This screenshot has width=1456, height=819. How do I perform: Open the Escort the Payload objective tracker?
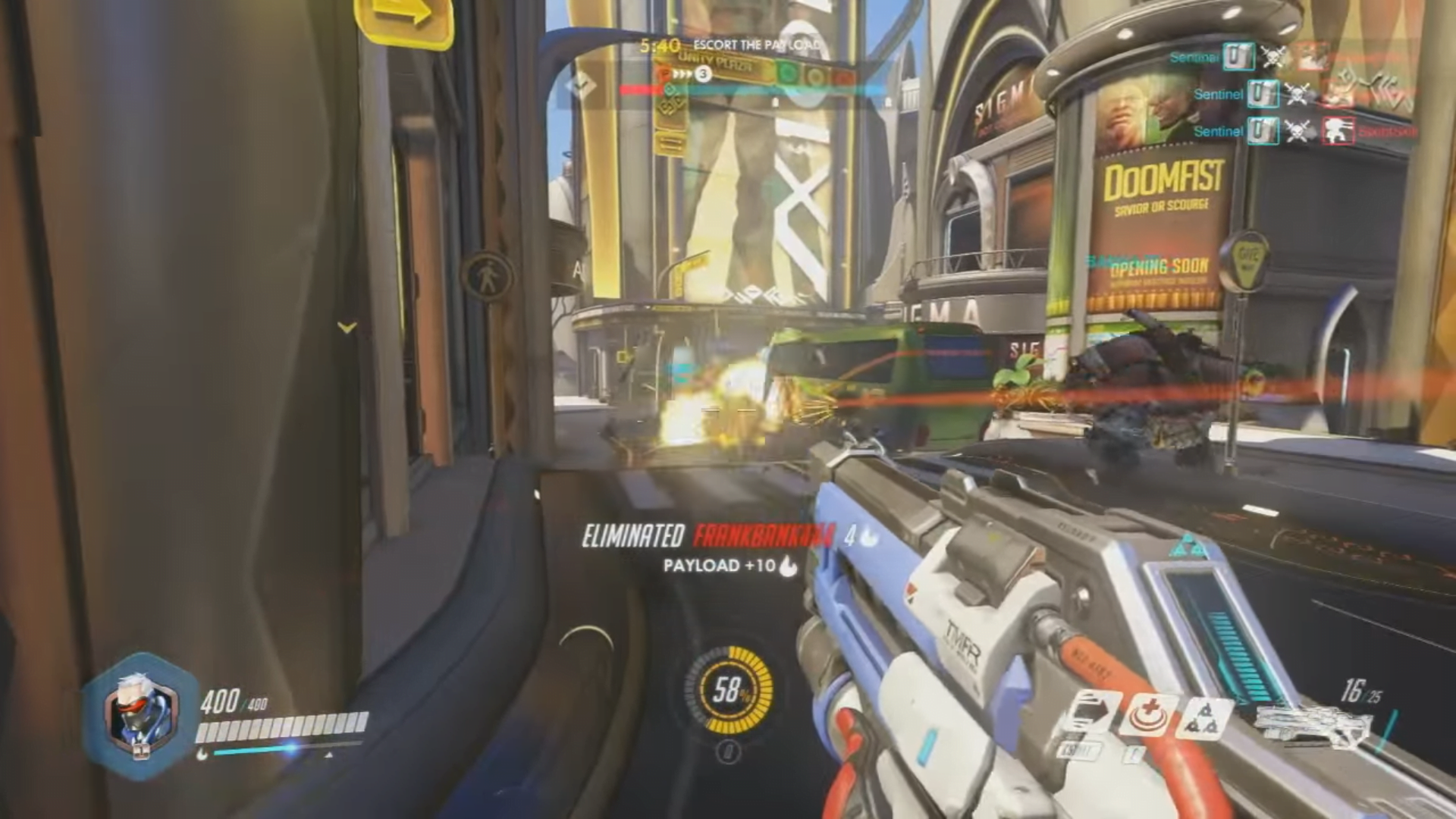pos(755,45)
